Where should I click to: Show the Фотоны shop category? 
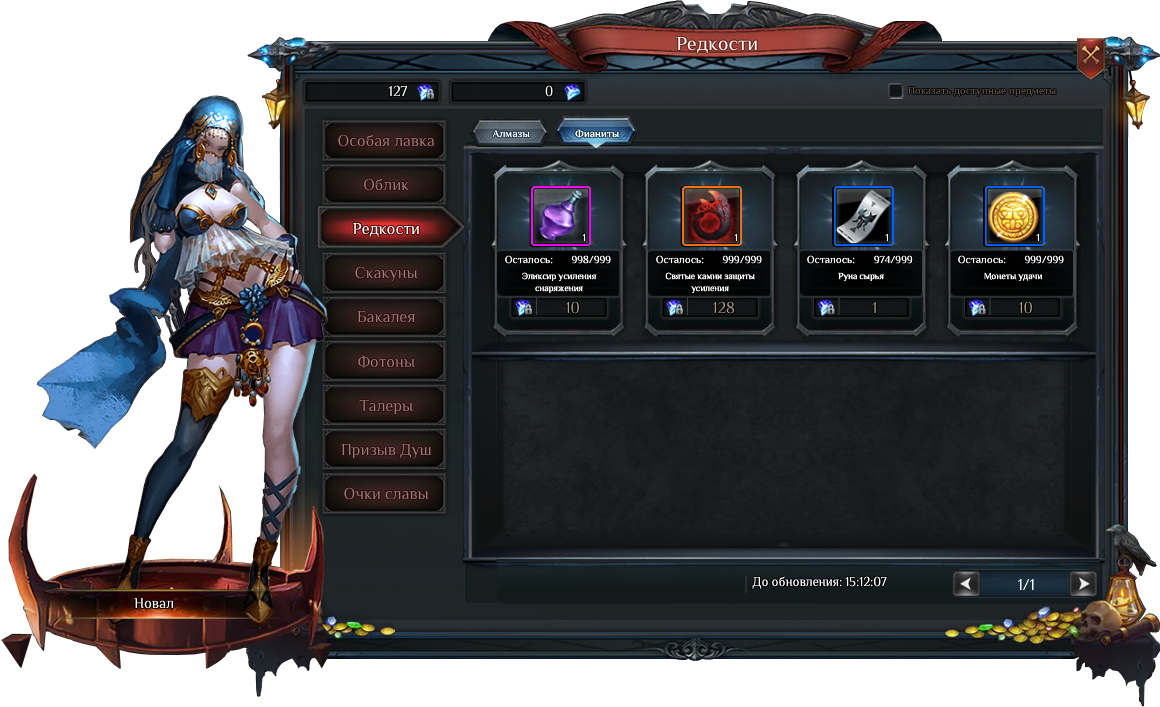(385, 361)
